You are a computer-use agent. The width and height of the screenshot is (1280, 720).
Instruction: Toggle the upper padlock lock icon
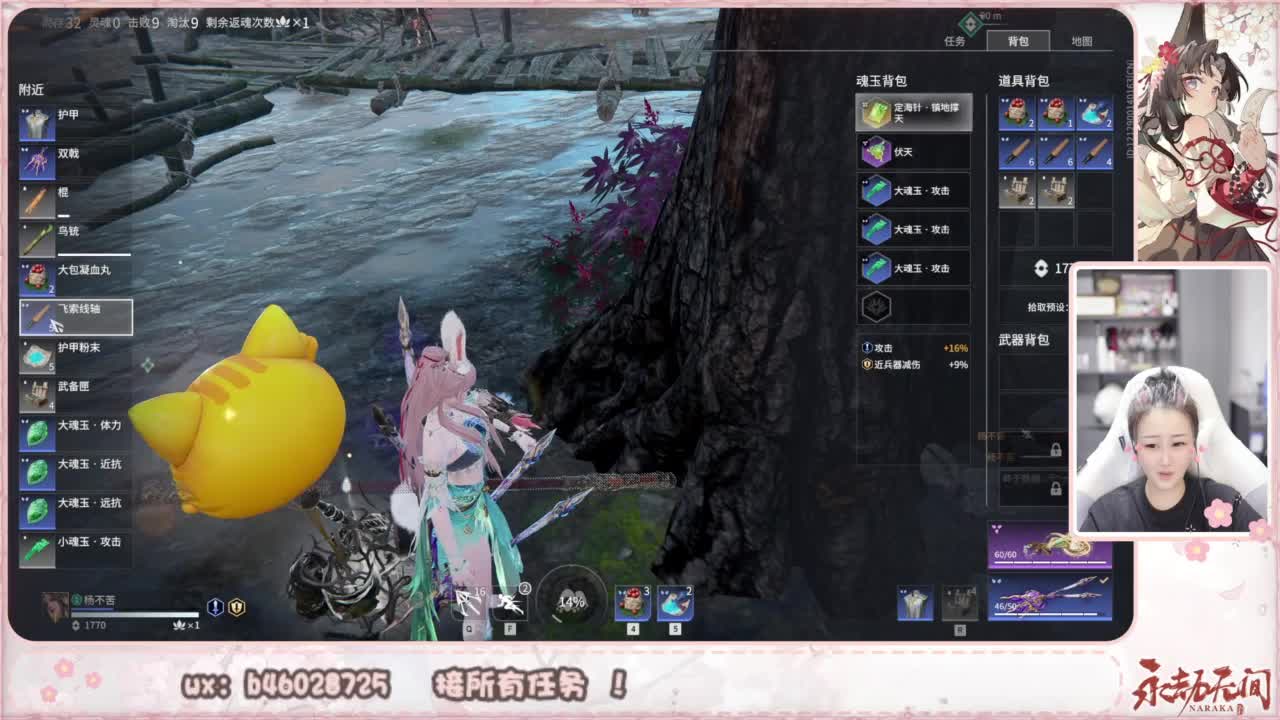click(1056, 447)
